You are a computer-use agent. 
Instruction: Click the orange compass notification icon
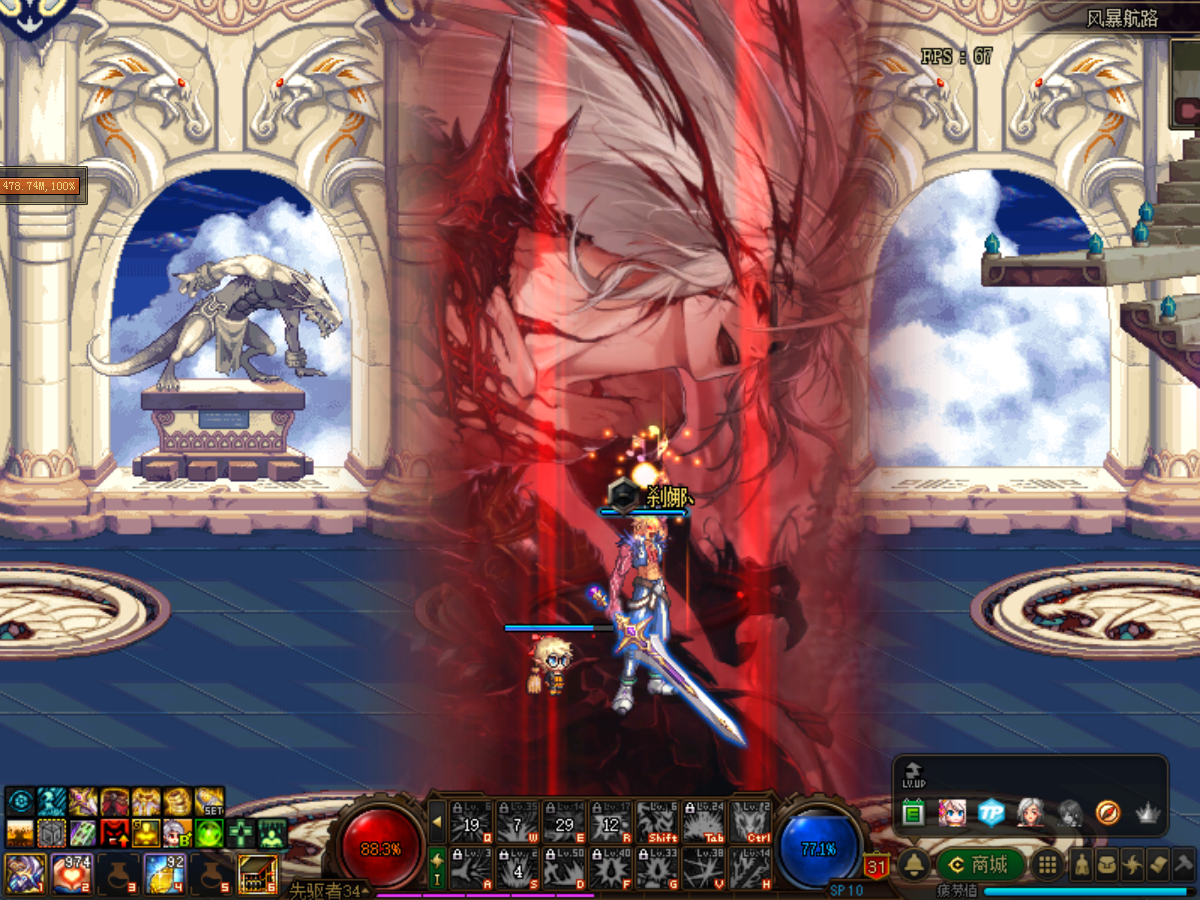tap(1107, 812)
